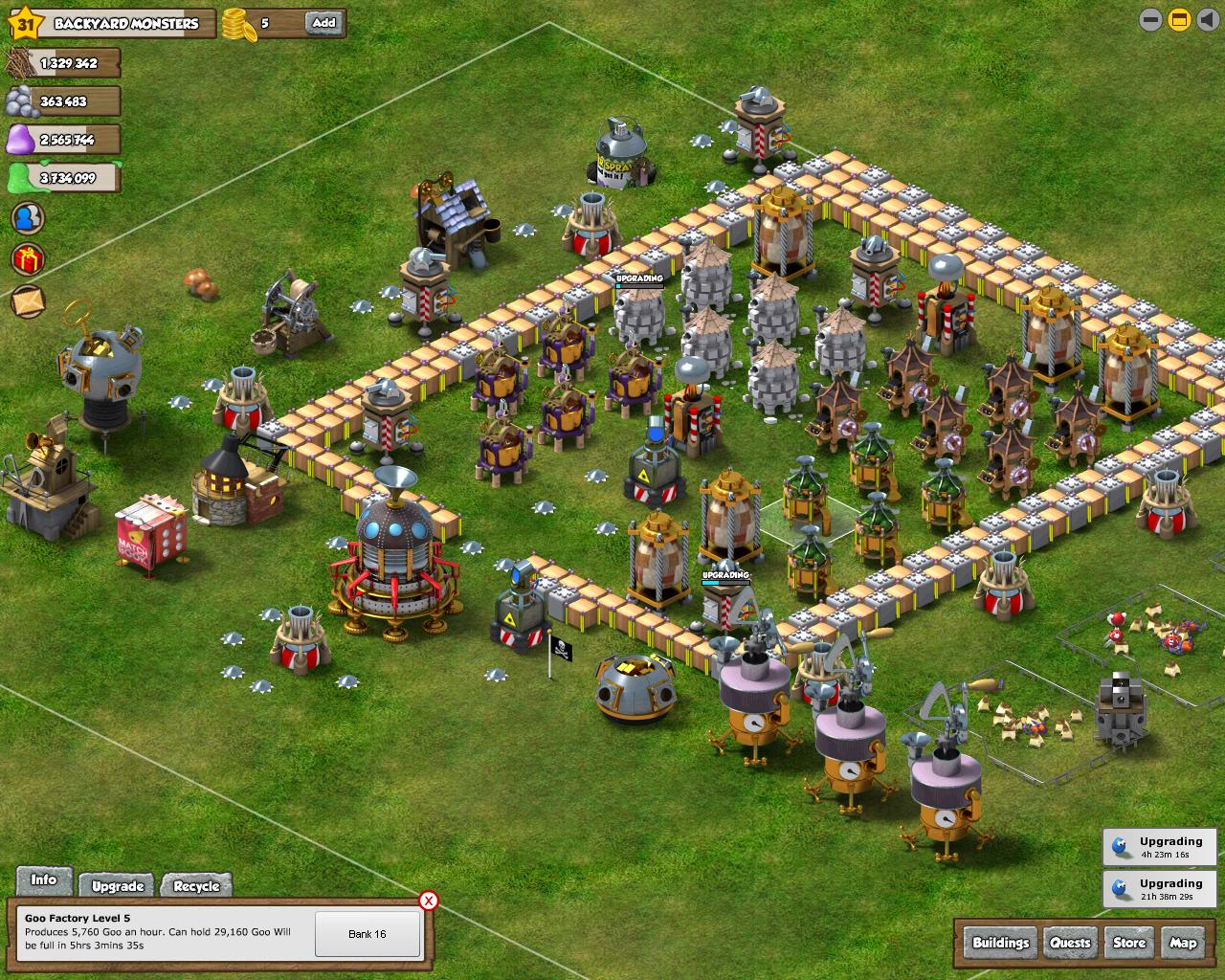
Task: Open the friends list icon
Action: click(x=28, y=217)
